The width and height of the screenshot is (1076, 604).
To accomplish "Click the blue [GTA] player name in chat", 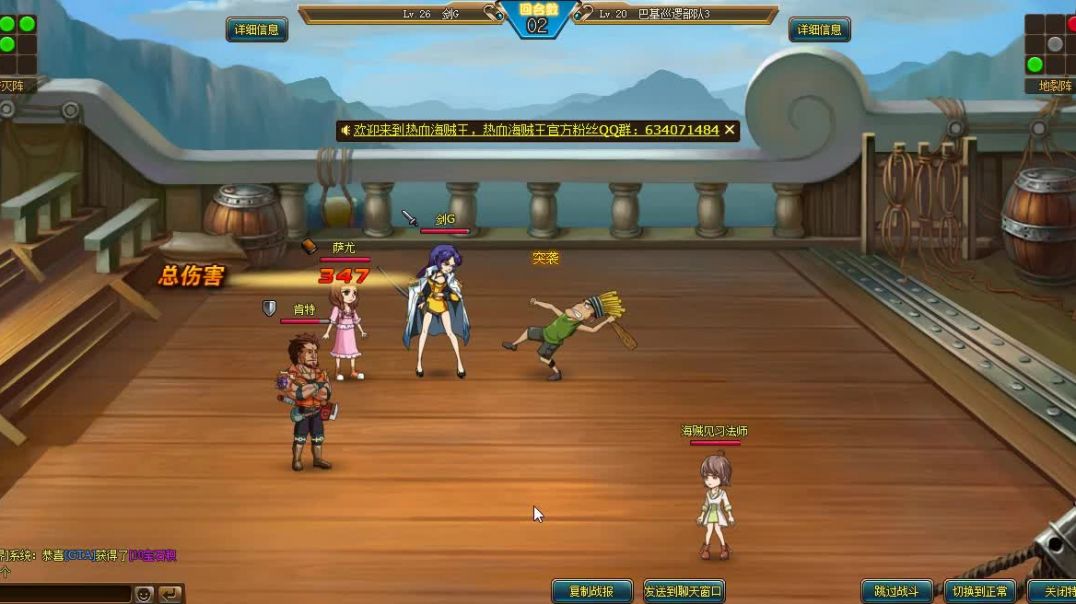I will (80, 556).
